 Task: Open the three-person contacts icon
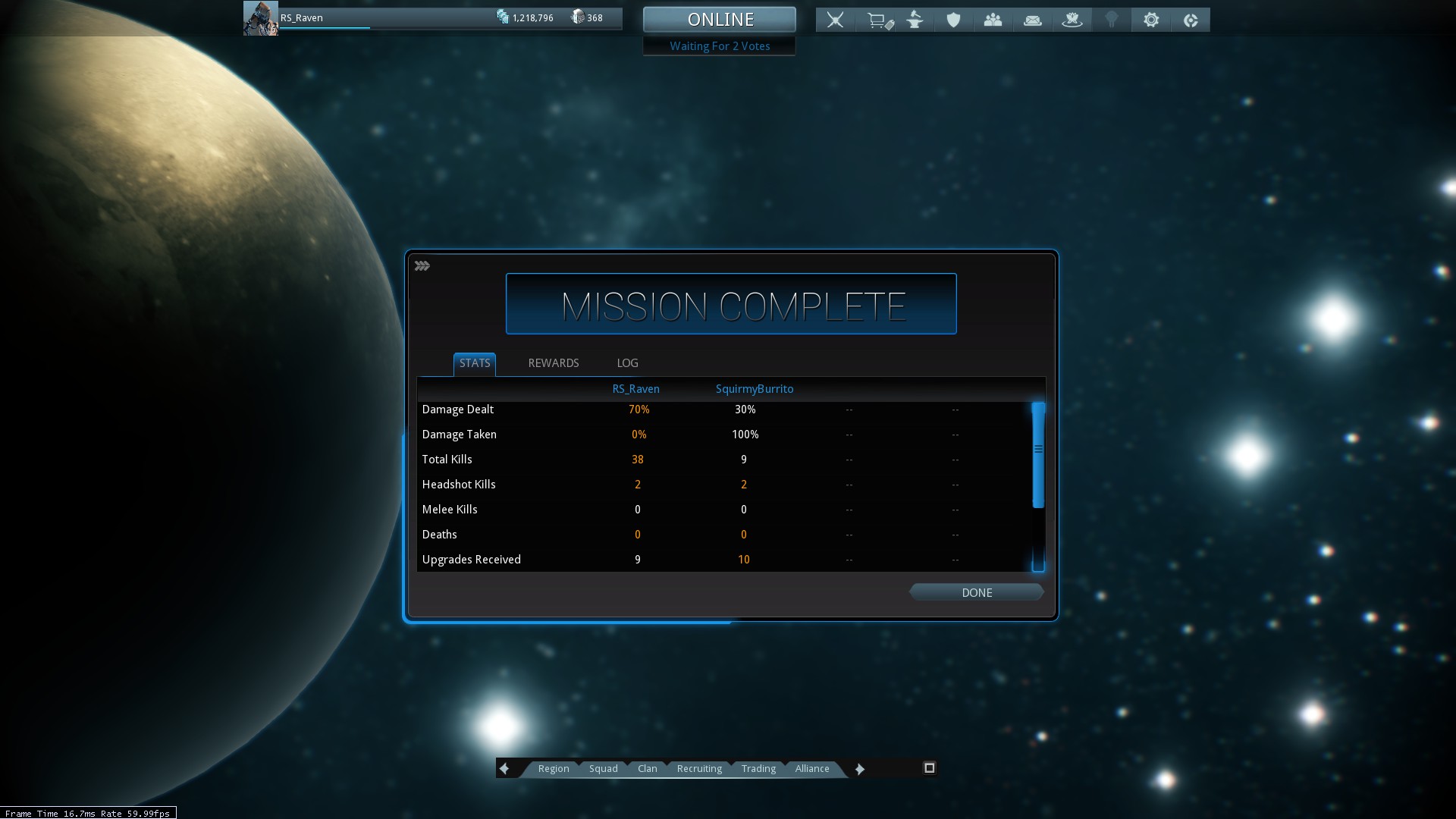coord(993,20)
